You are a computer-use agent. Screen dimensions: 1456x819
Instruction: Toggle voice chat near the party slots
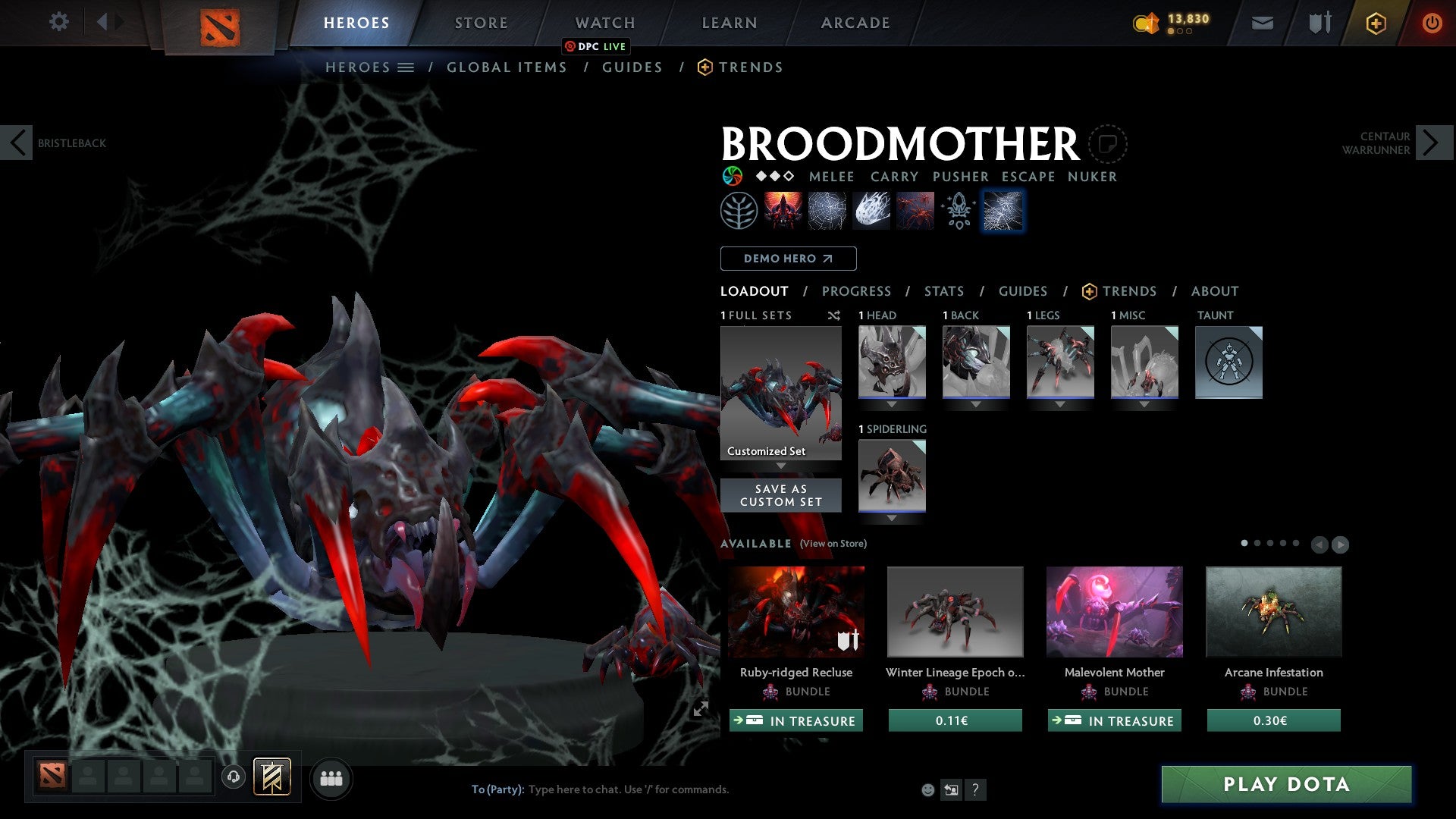[x=234, y=777]
